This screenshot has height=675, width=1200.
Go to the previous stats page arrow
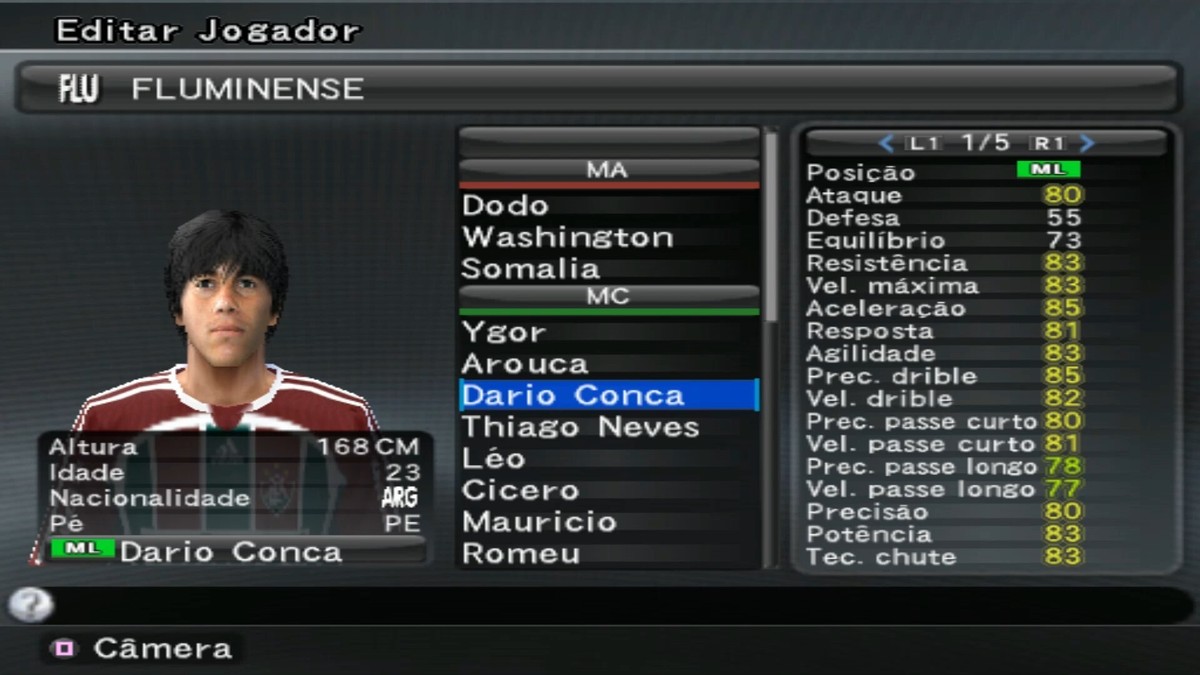pos(885,143)
